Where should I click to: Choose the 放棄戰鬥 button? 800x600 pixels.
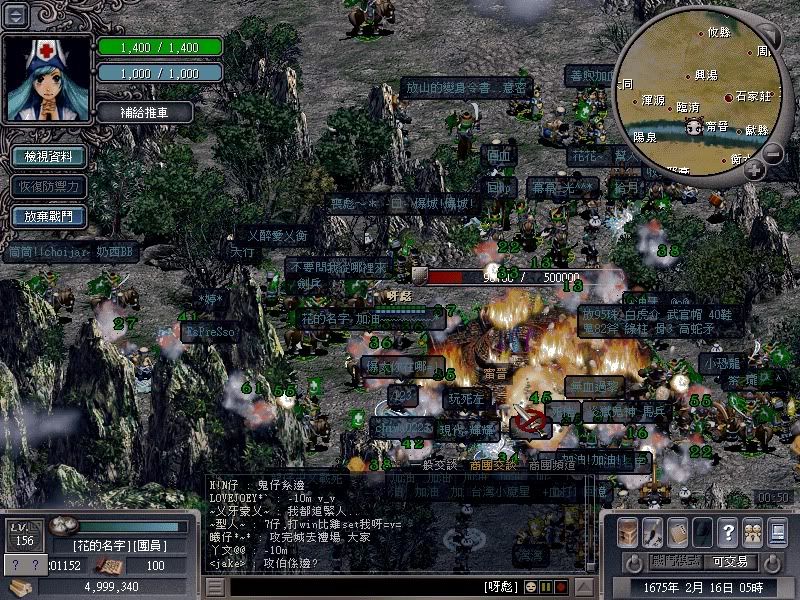48,215
